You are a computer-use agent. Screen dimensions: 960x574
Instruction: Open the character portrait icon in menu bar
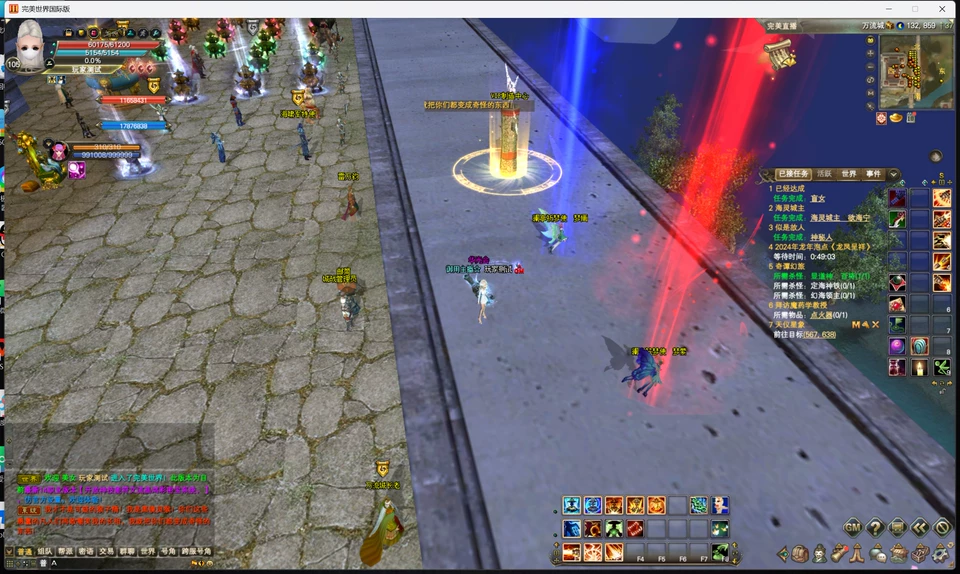click(820, 553)
